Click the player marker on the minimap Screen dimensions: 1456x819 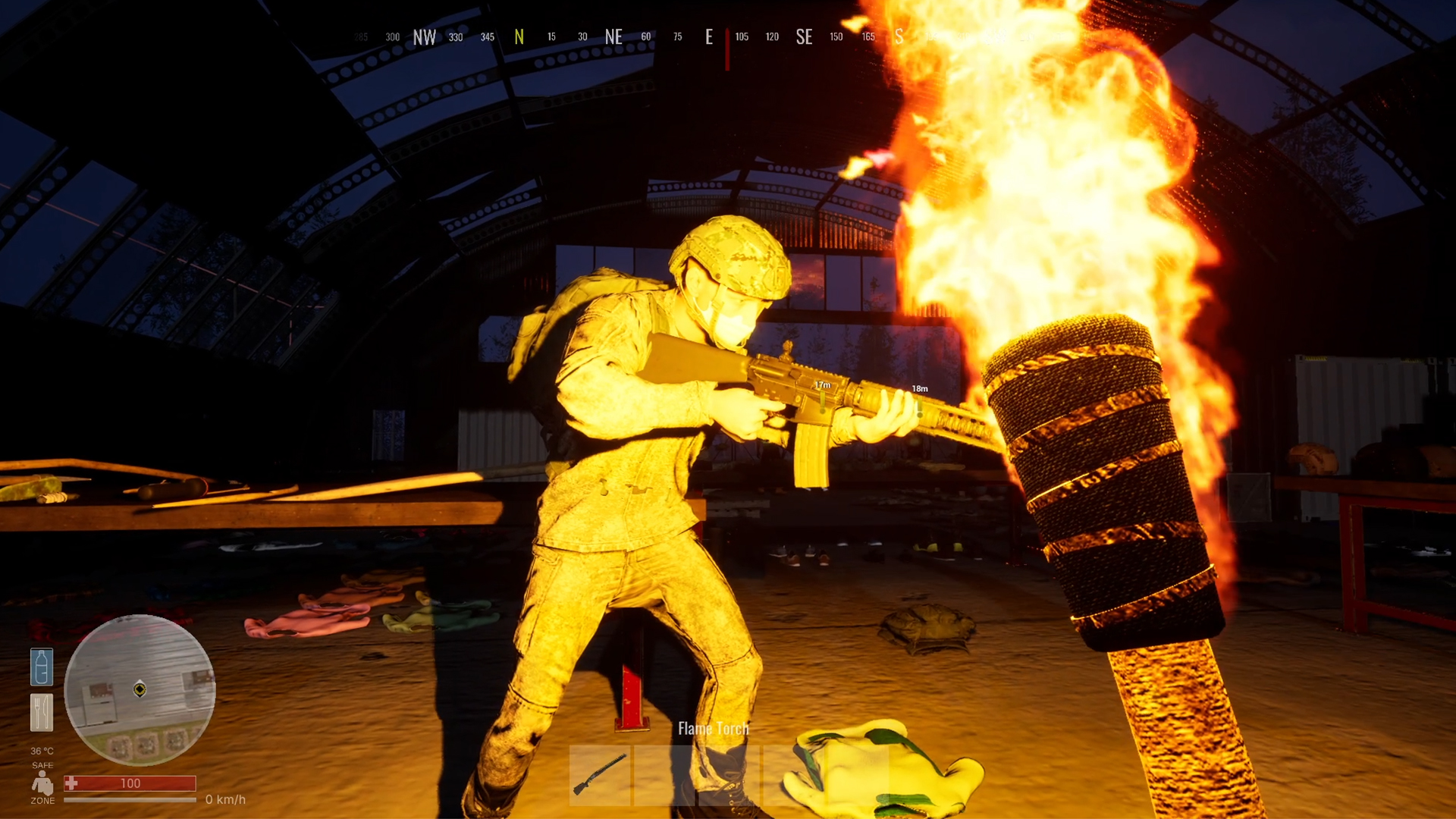140,689
